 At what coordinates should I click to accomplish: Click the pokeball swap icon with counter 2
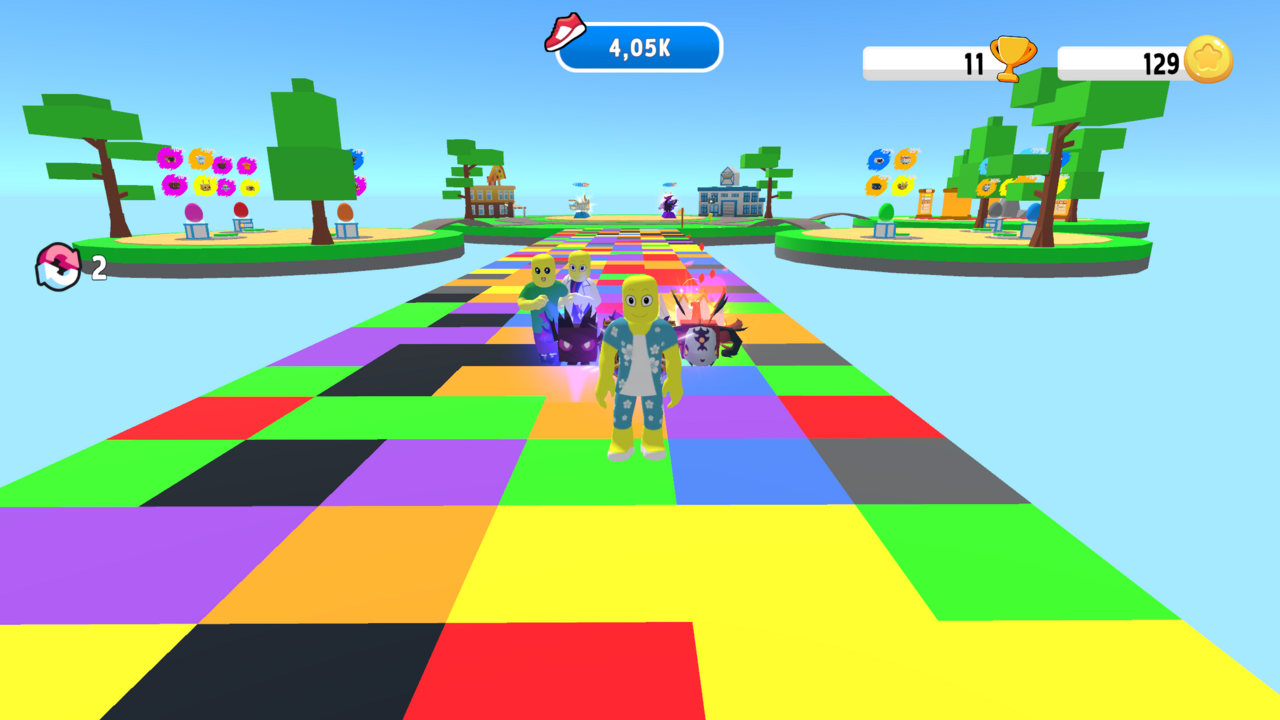coord(60,266)
